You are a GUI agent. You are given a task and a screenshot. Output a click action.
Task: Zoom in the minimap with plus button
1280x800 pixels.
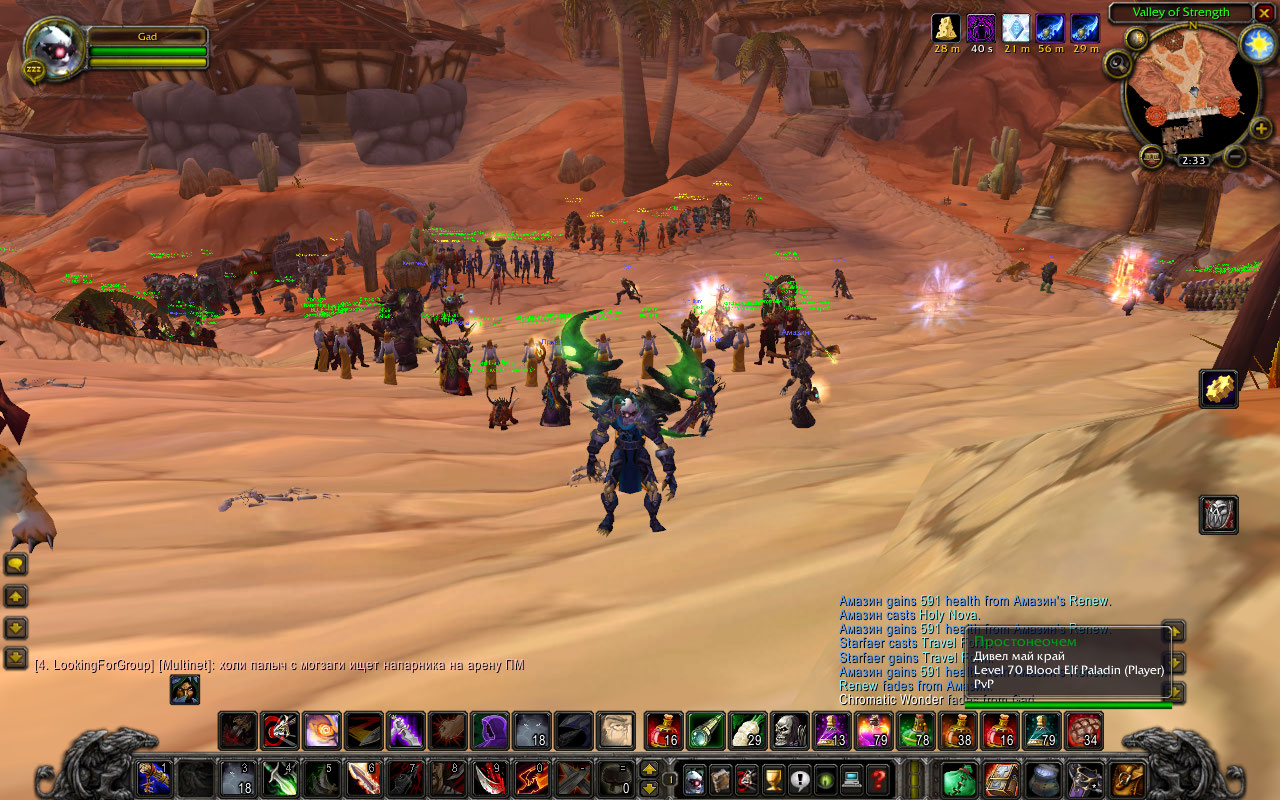coord(1261,129)
